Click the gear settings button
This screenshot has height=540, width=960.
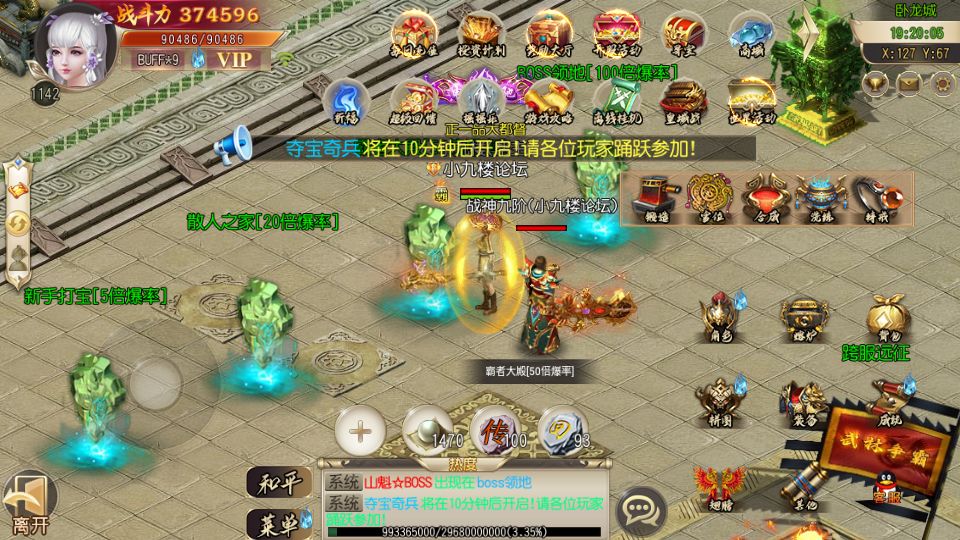941,84
